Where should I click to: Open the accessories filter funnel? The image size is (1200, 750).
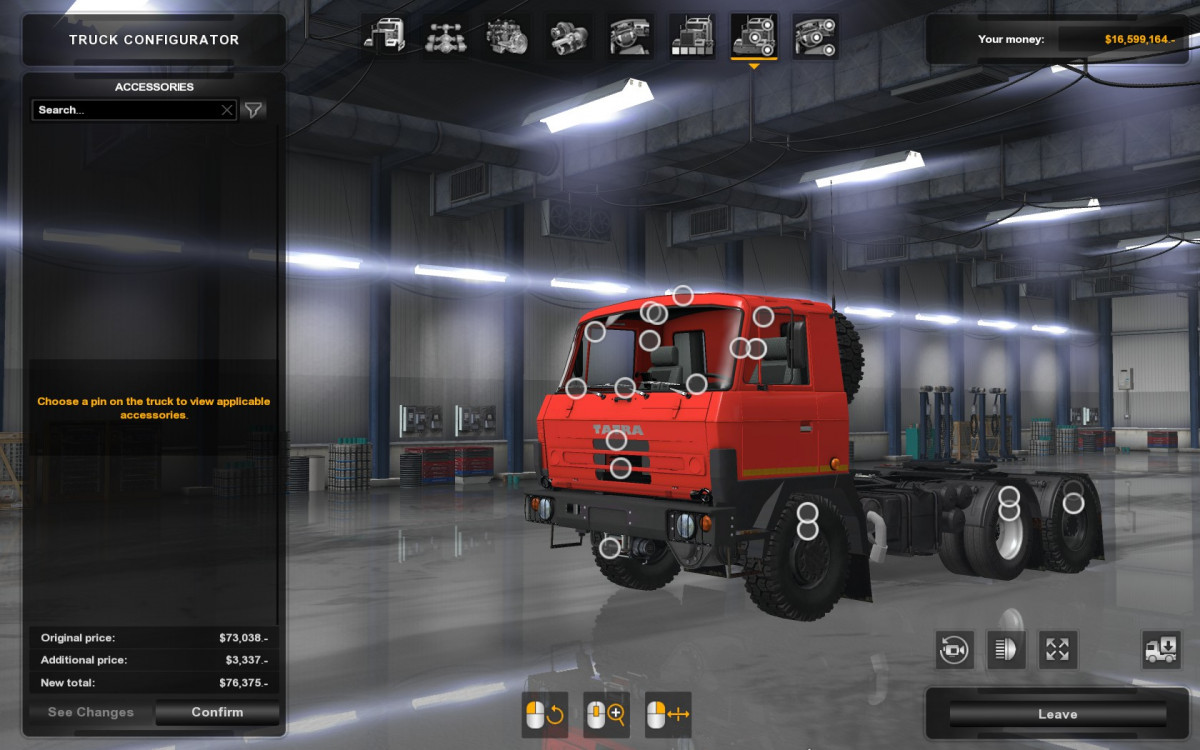[254, 110]
